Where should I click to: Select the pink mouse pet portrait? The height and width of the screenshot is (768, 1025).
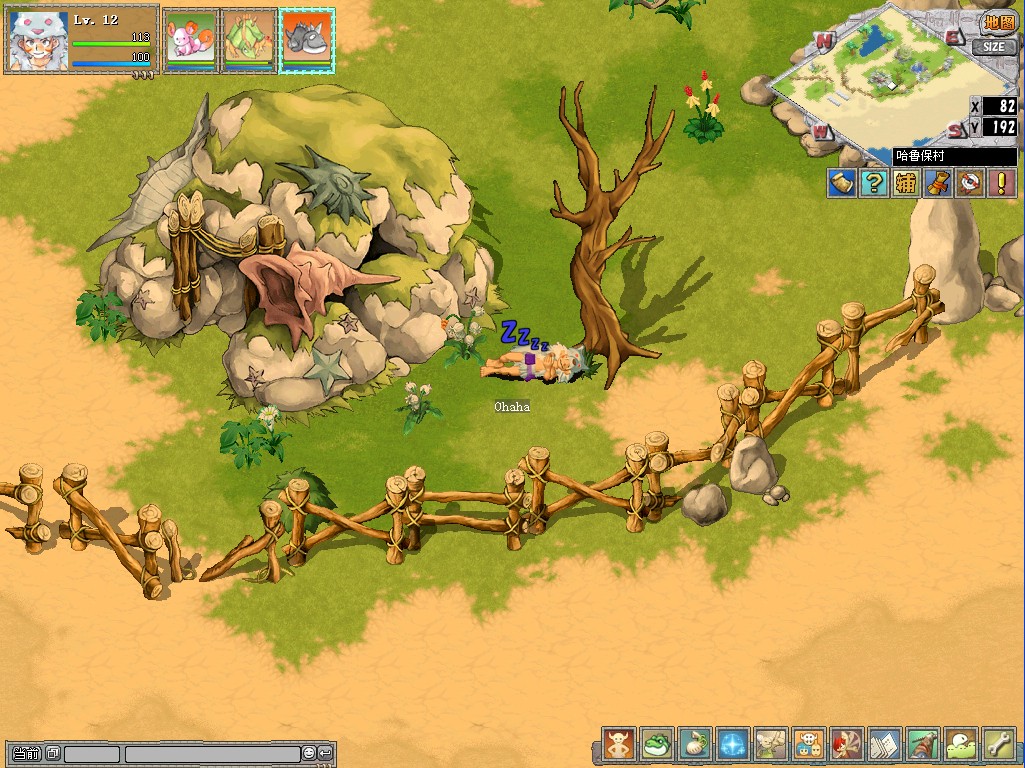[x=190, y=40]
